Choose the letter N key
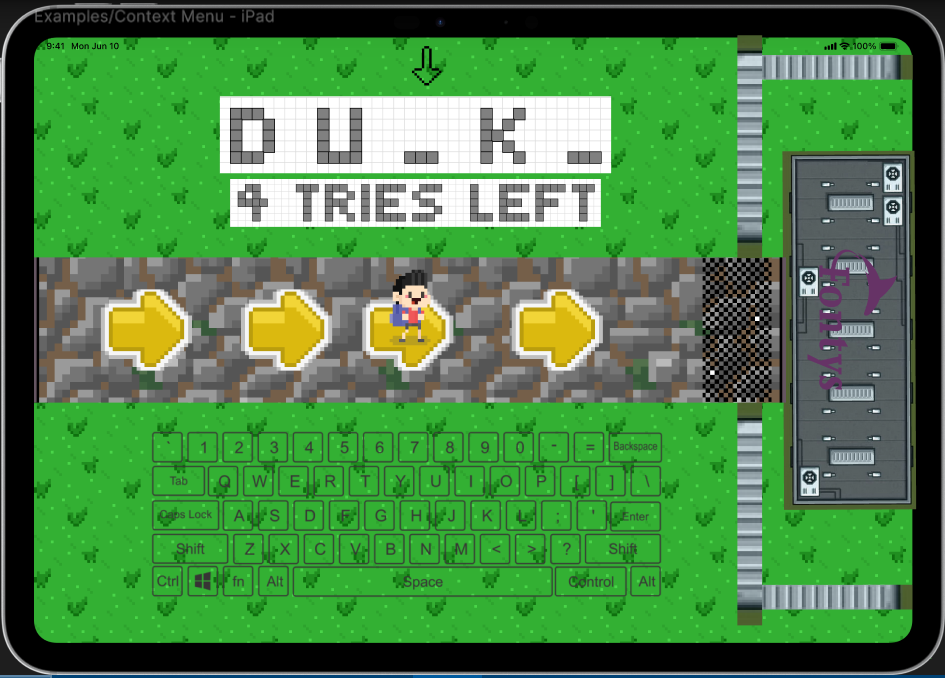The height and width of the screenshot is (678, 945). (x=426, y=549)
